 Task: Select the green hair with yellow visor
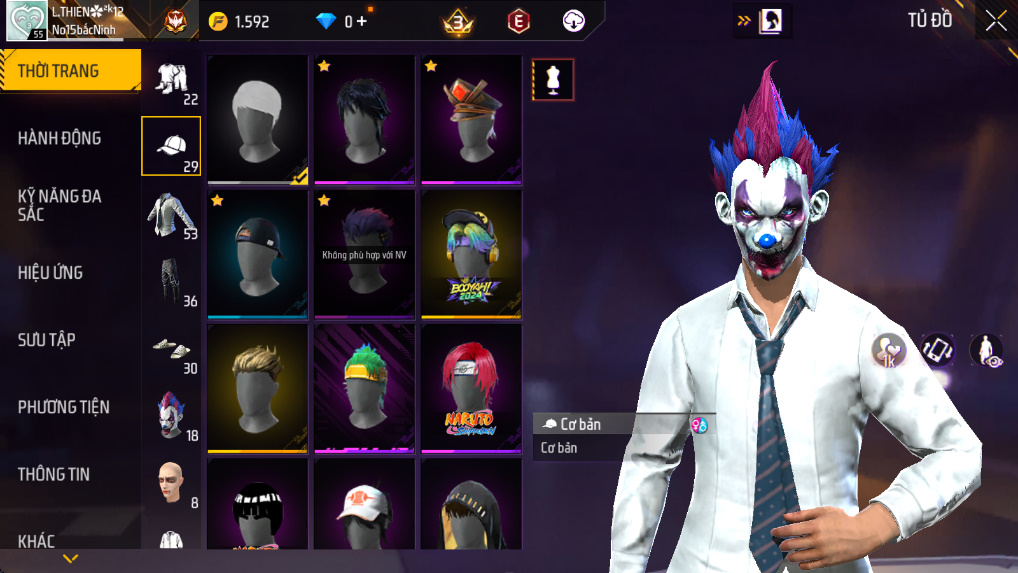(x=364, y=387)
